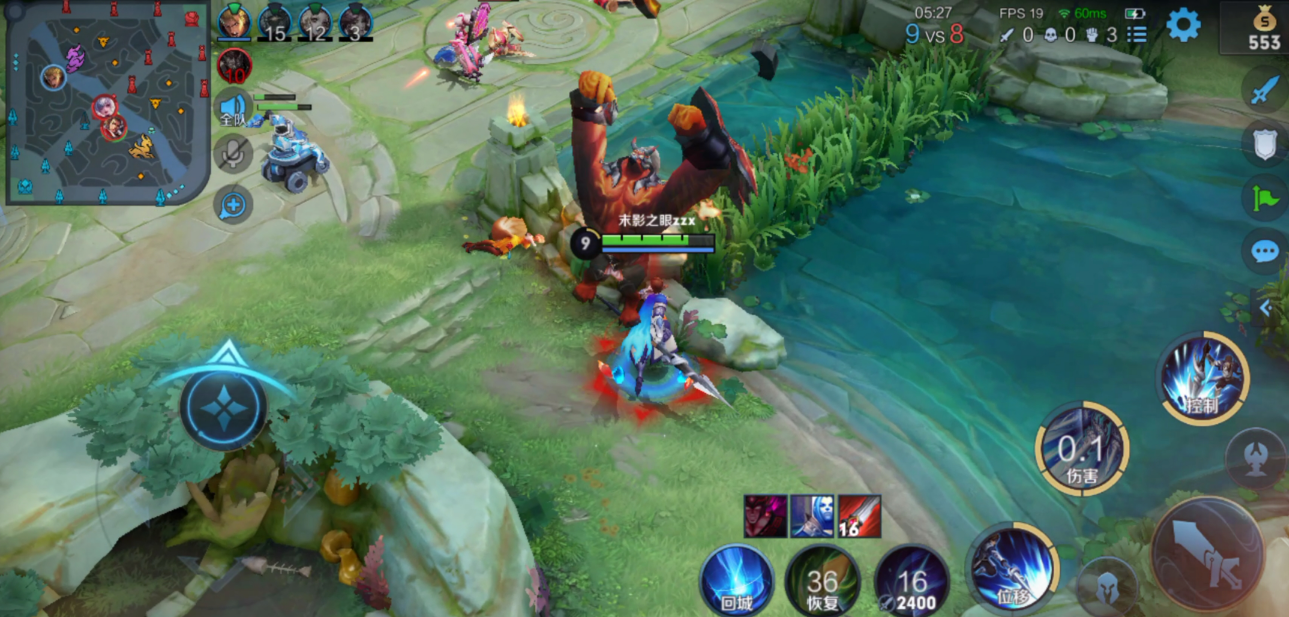Show the scoreboard list
This screenshot has width=1289, height=617.
1137,34
